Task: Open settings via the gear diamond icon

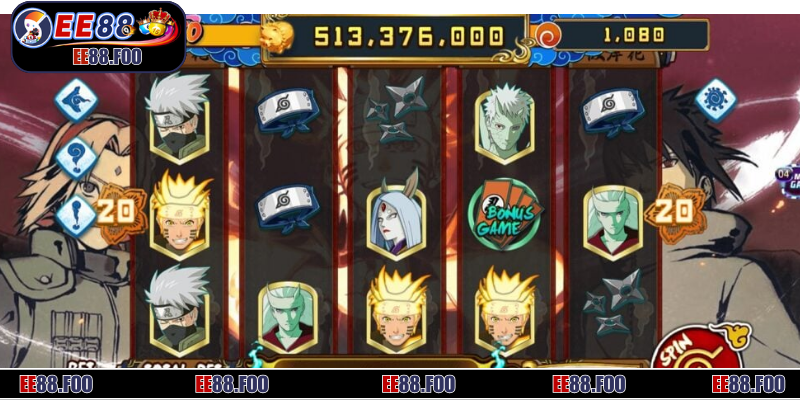Action: pos(714,98)
